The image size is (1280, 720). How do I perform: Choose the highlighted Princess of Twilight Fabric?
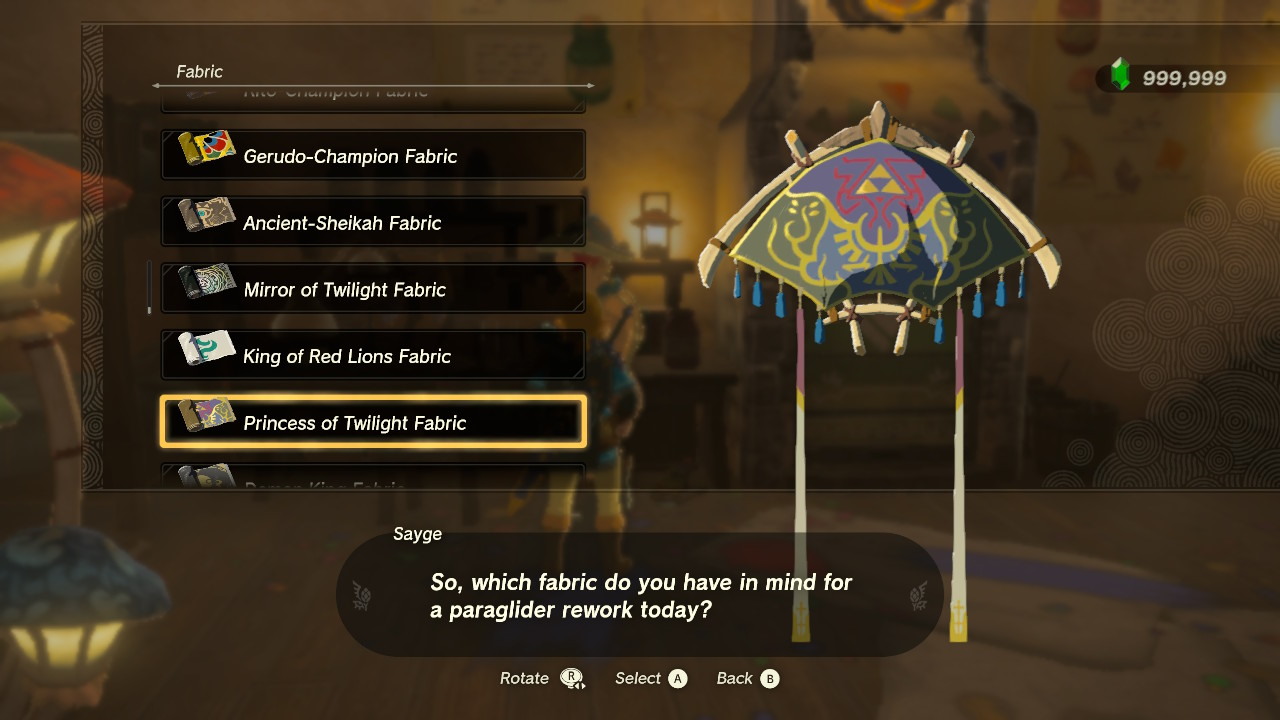[x=373, y=422]
